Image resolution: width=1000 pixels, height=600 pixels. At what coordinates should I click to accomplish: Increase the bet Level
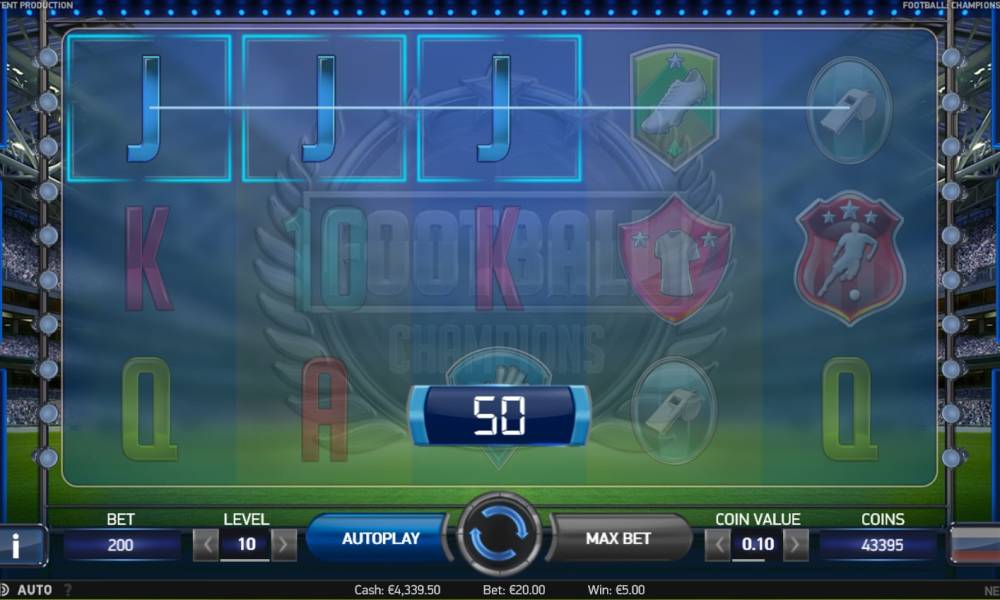(x=284, y=545)
